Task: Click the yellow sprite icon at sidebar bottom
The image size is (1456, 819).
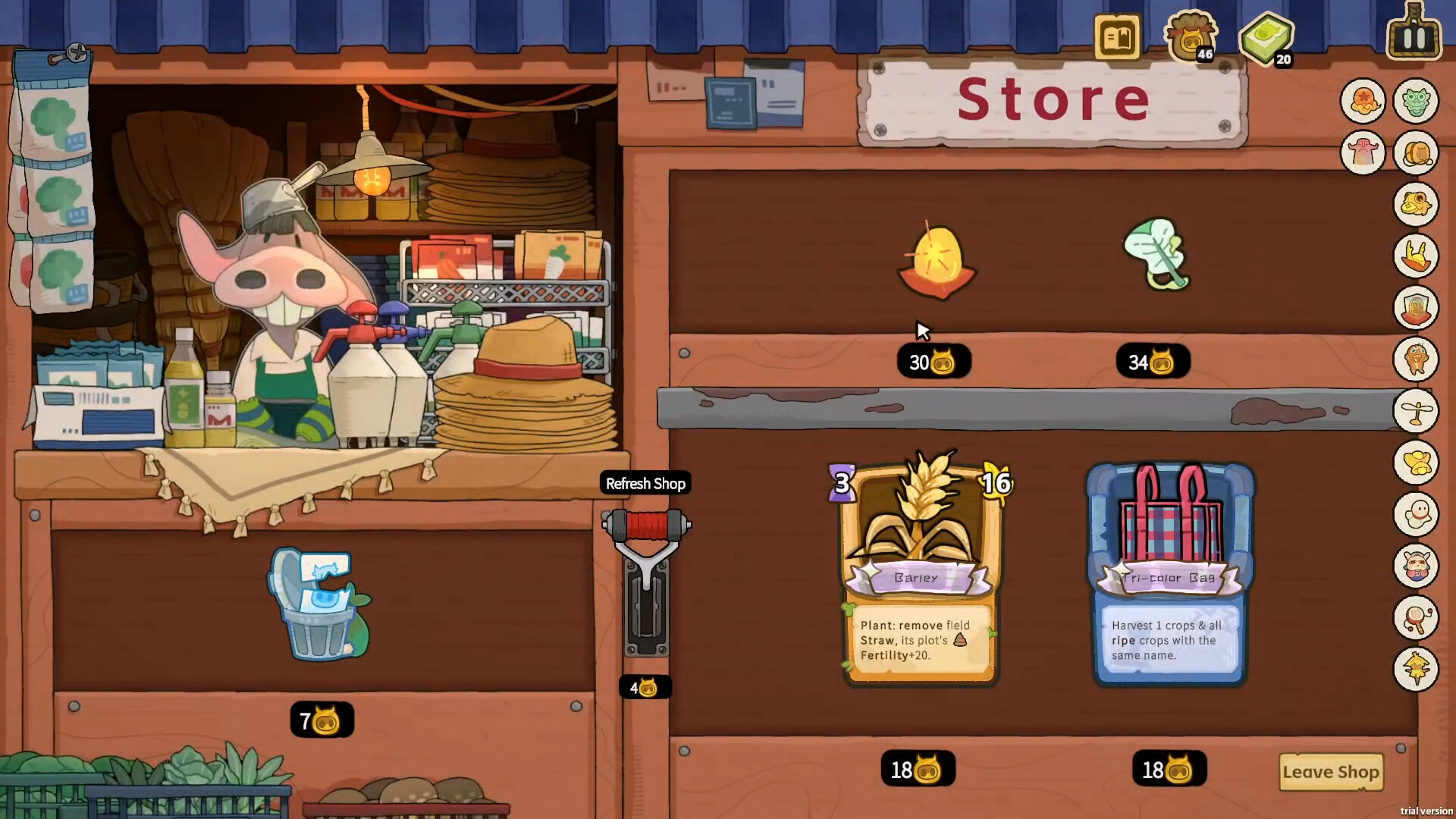Action: [1414, 671]
